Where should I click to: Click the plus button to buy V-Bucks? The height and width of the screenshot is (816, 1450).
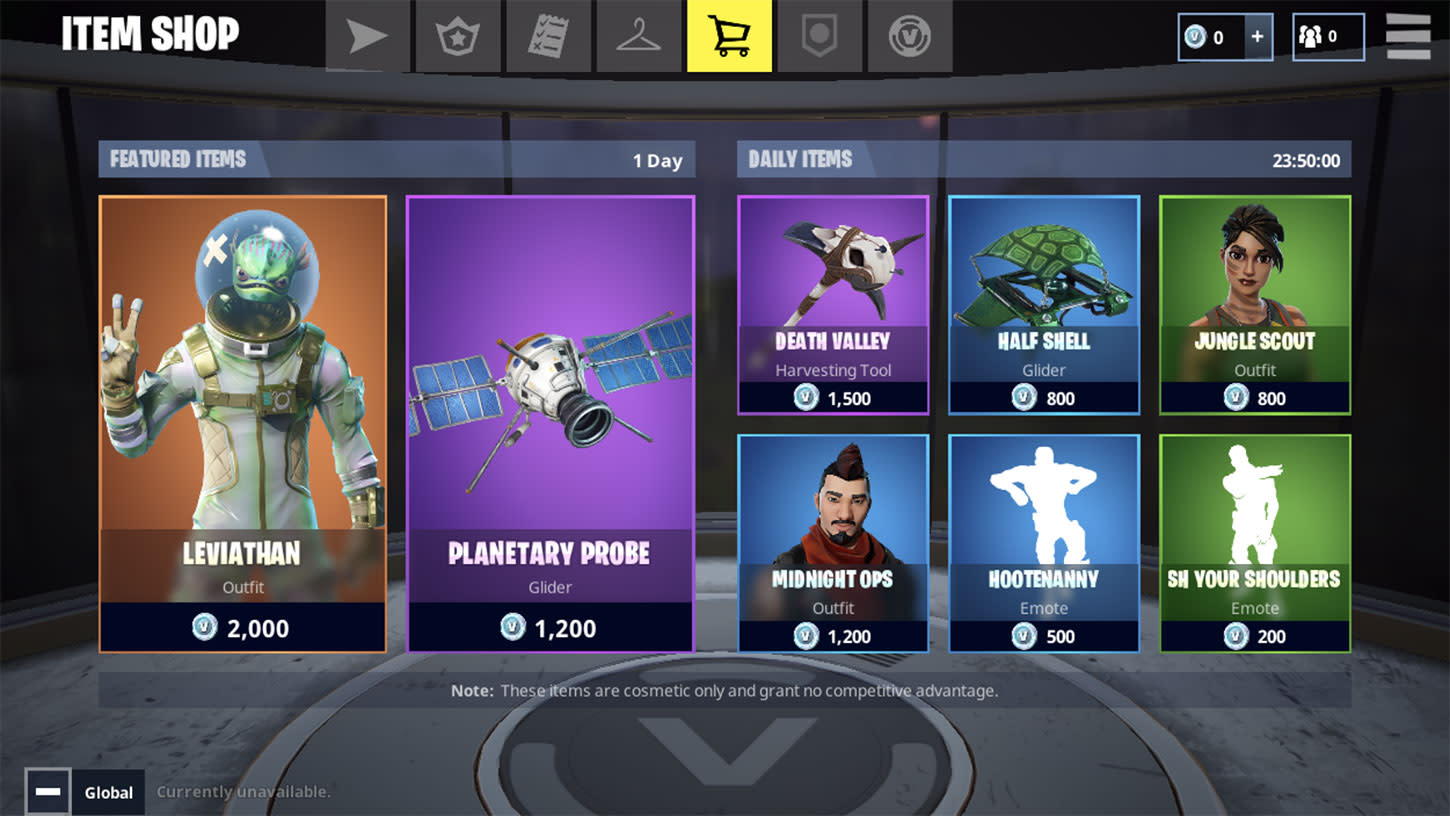coord(1257,36)
